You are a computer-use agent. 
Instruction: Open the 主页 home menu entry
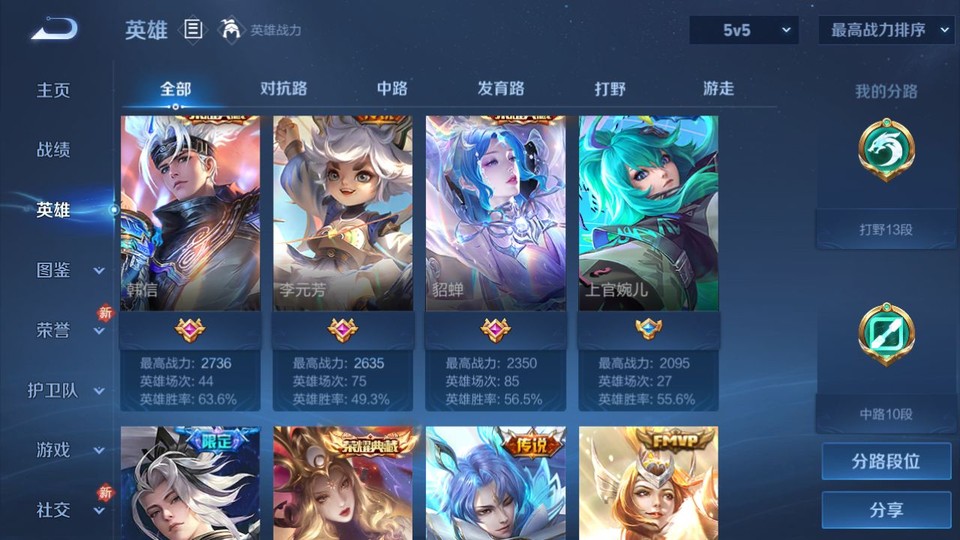(54, 90)
